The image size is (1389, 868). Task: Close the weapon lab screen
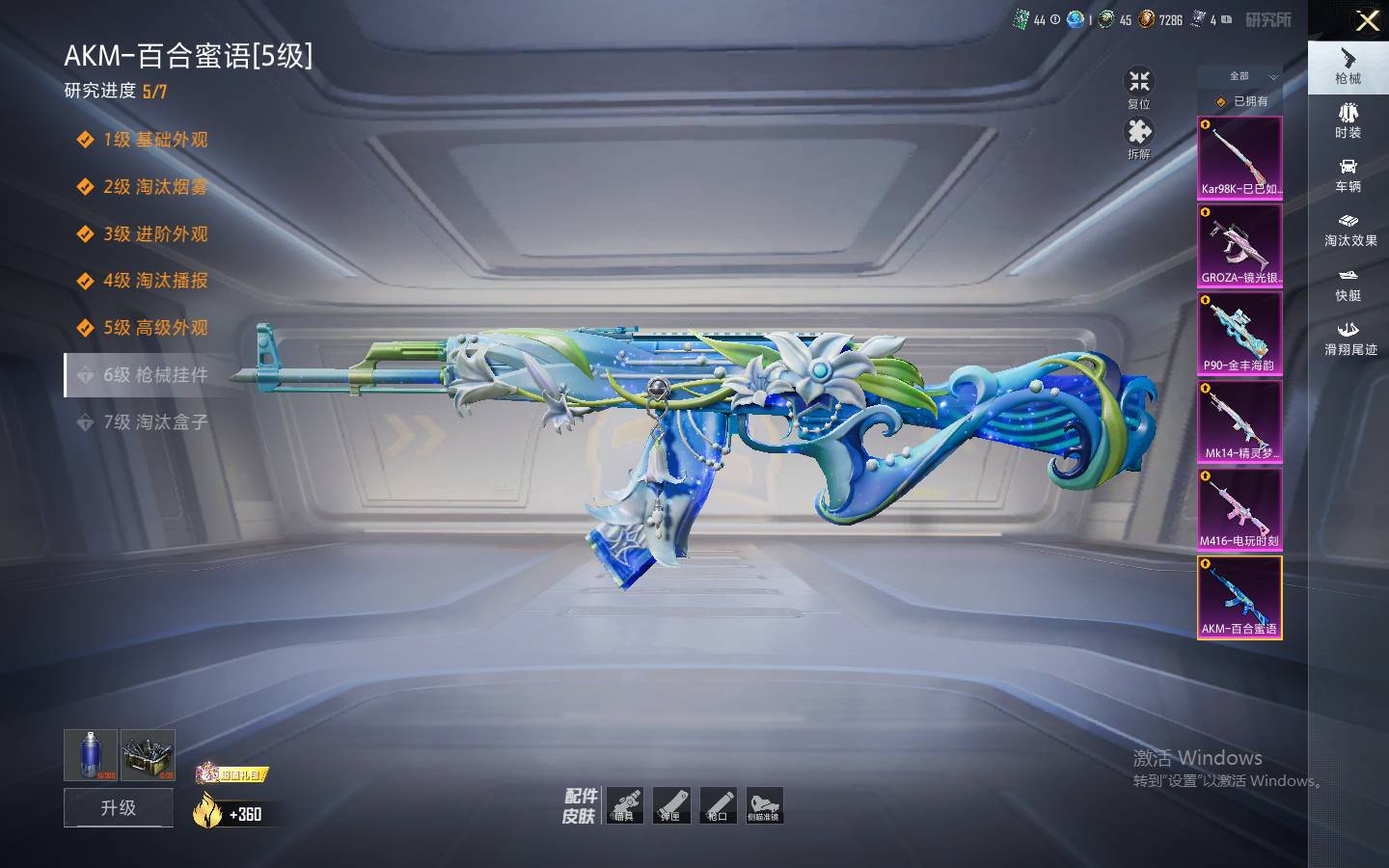1367,20
